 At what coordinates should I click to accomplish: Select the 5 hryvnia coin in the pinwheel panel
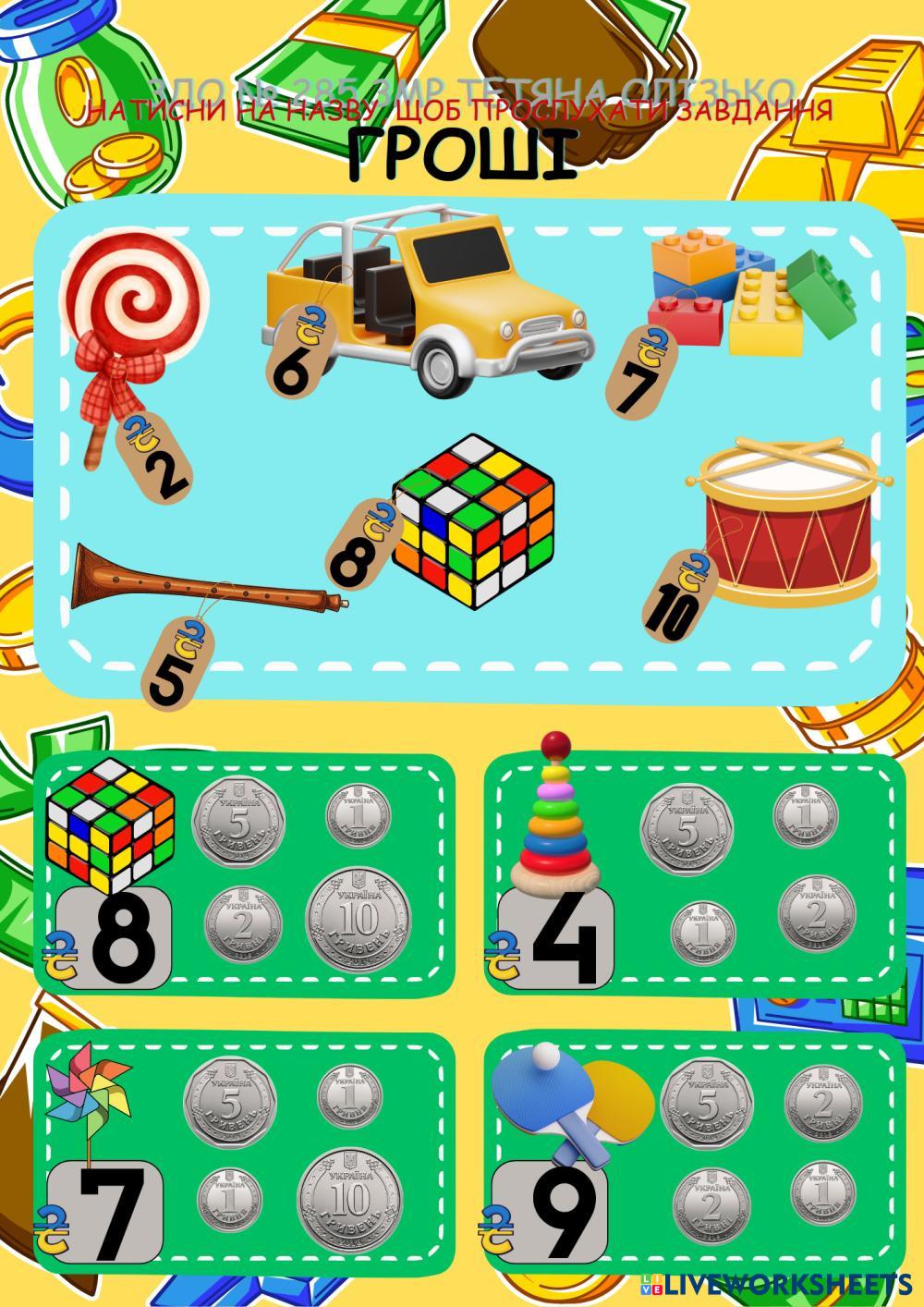(x=231, y=1104)
